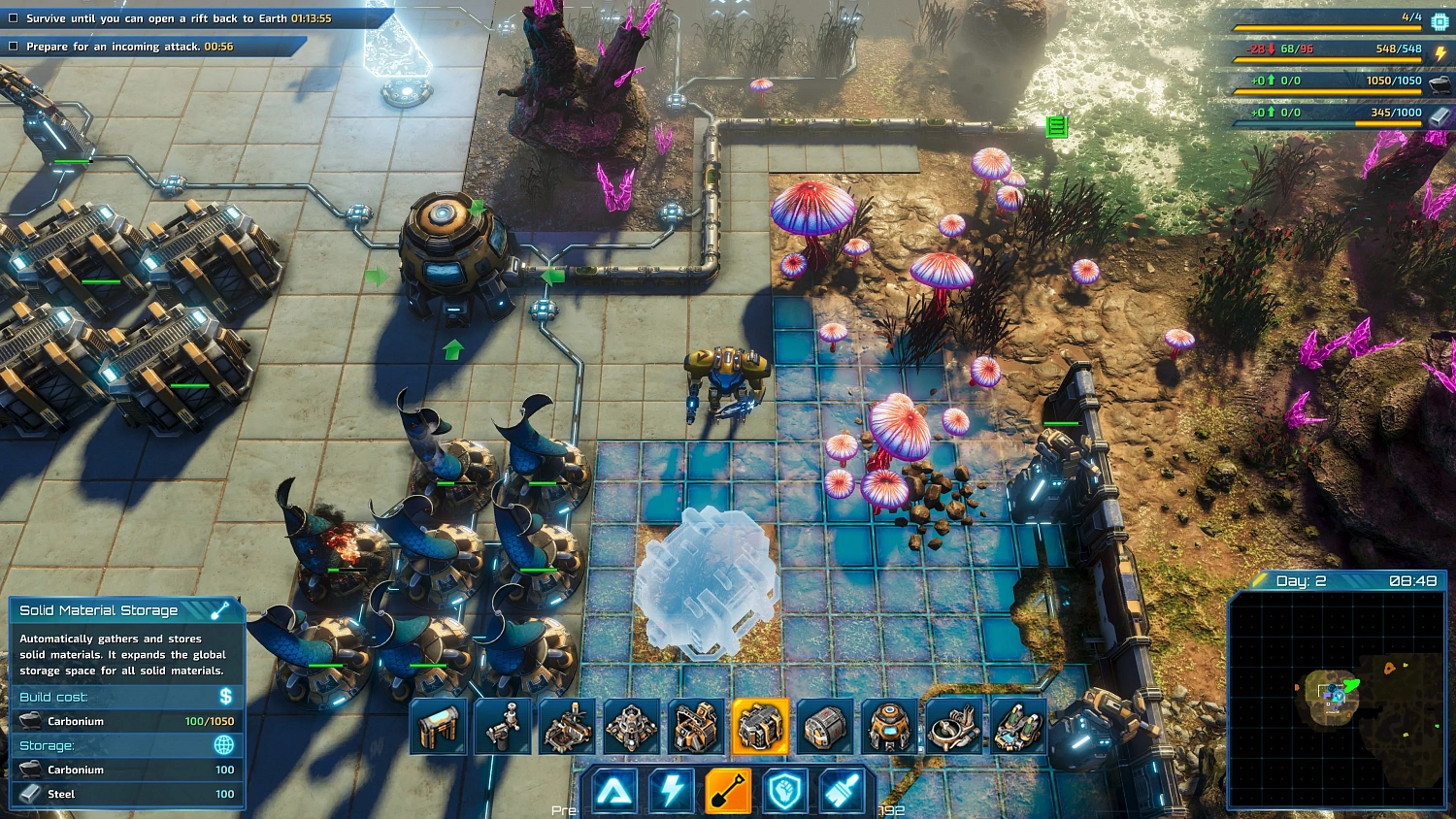Open the triangle-logo build category
This screenshot has height=819, width=1456.
tap(614, 791)
